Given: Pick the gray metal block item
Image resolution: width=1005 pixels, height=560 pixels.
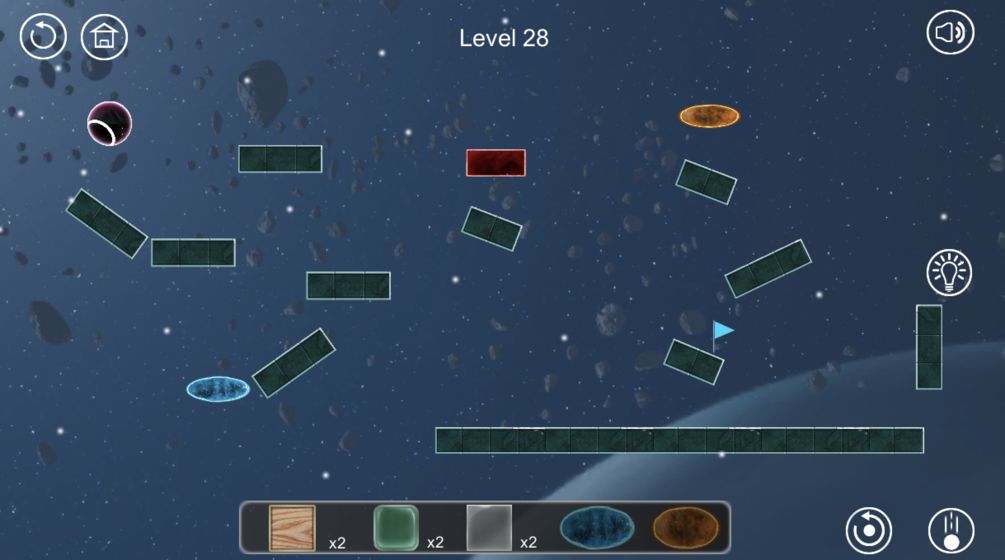Looking at the screenshot, I should tap(489, 527).
